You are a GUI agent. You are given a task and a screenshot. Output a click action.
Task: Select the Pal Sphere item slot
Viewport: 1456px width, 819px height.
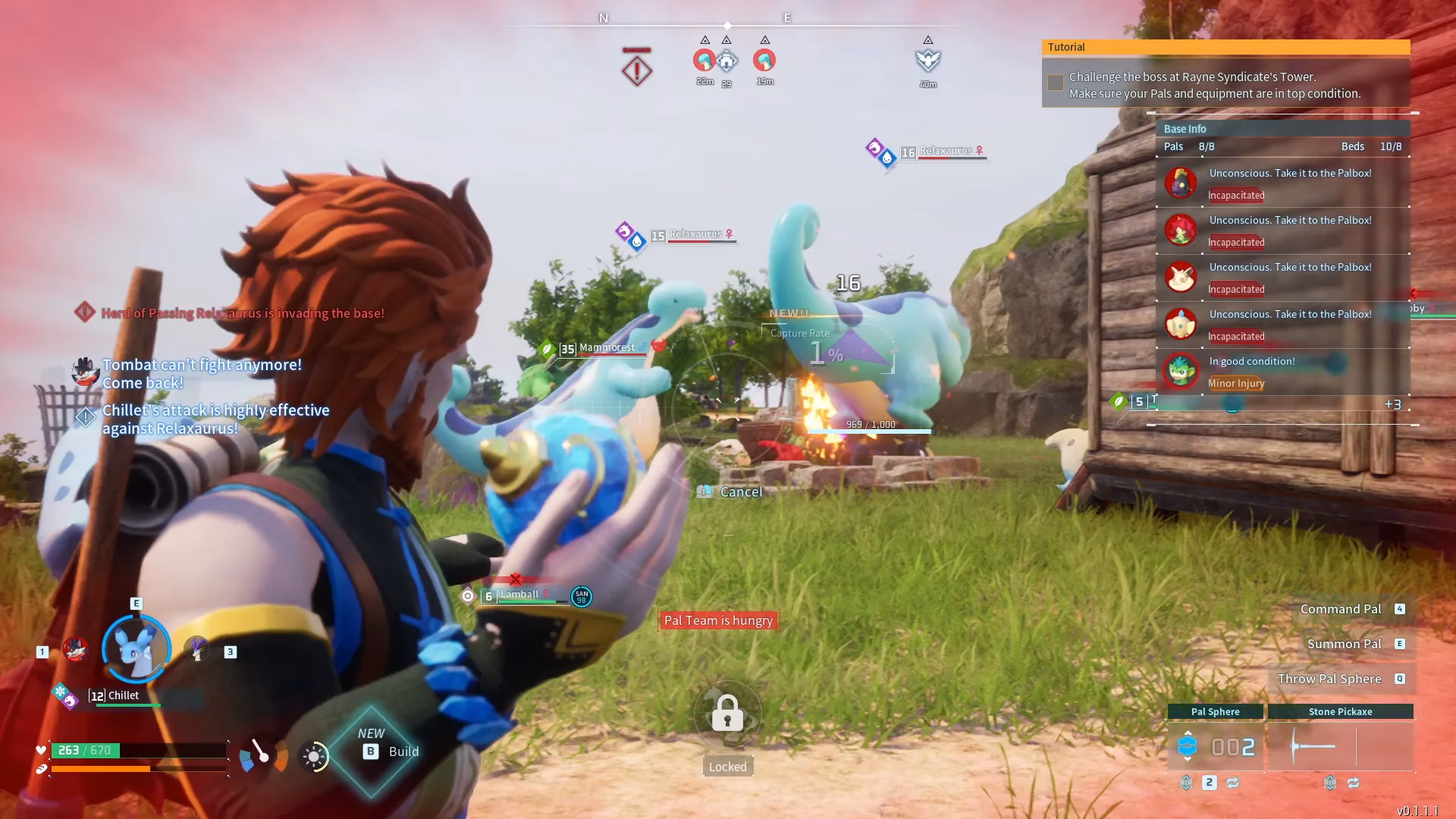[1215, 746]
